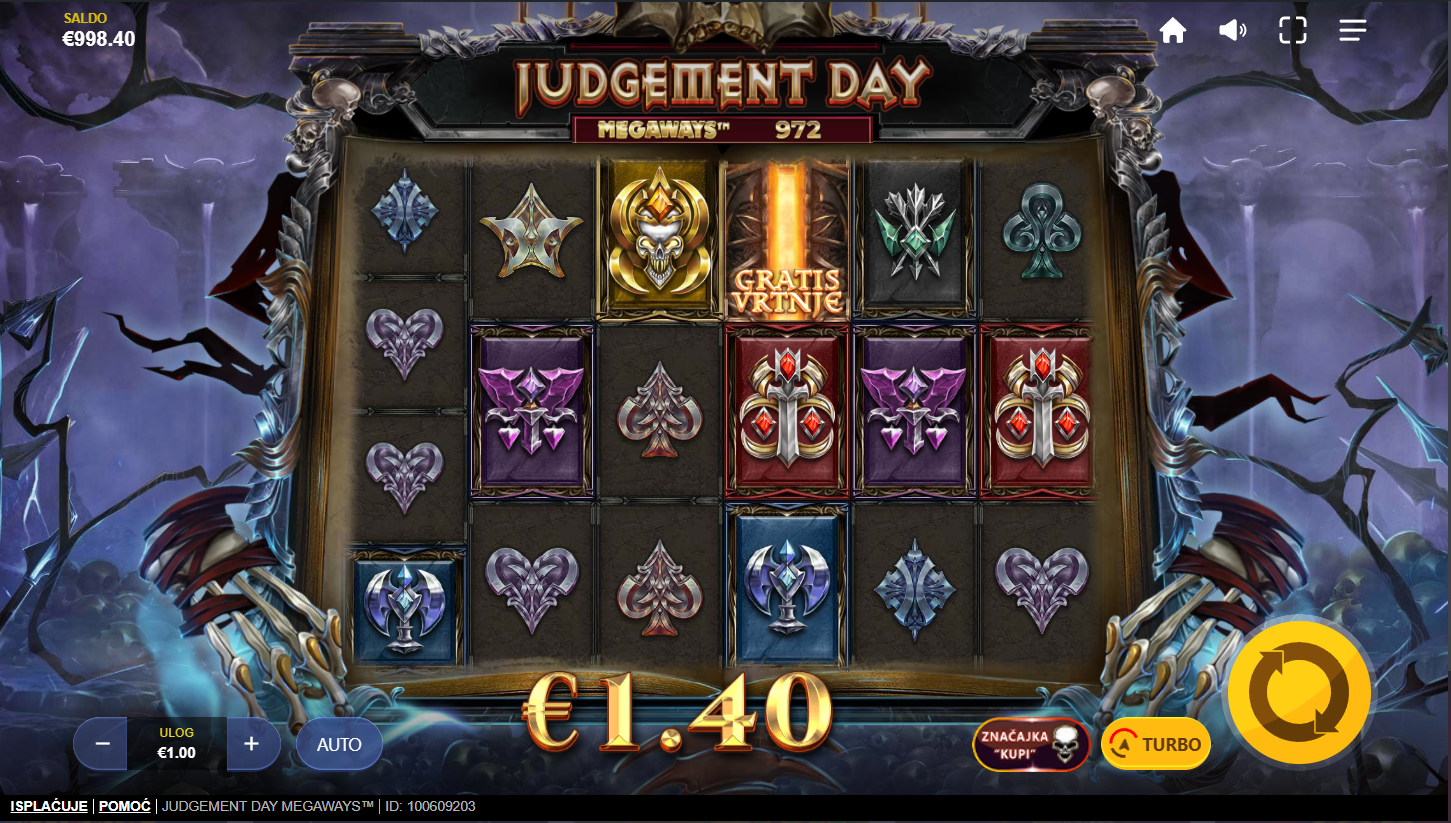This screenshot has height=823, width=1451.
Task: Increase the bet with the plus button
Action: coord(251,744)
